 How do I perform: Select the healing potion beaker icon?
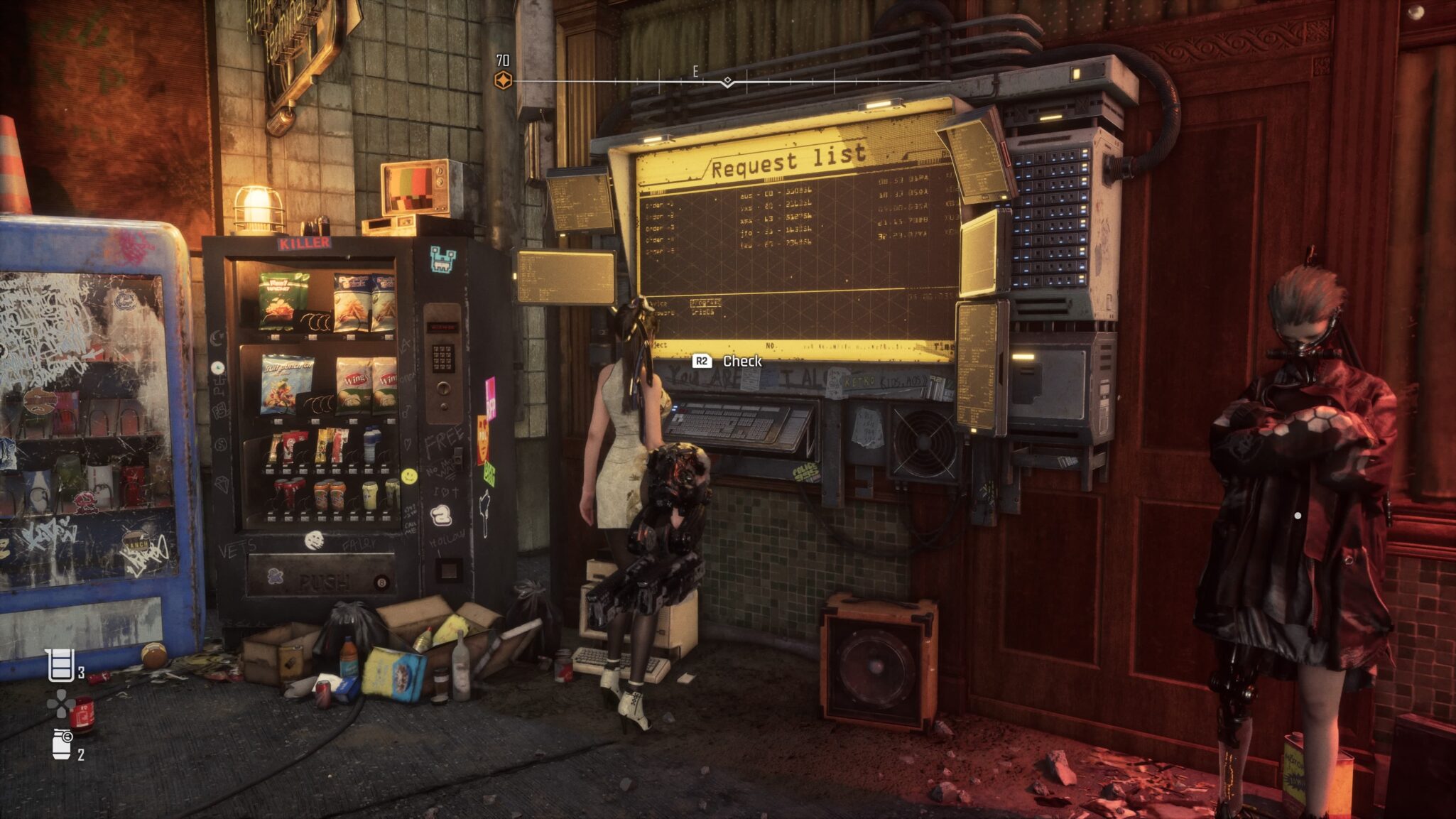click(x=60, y=665)
